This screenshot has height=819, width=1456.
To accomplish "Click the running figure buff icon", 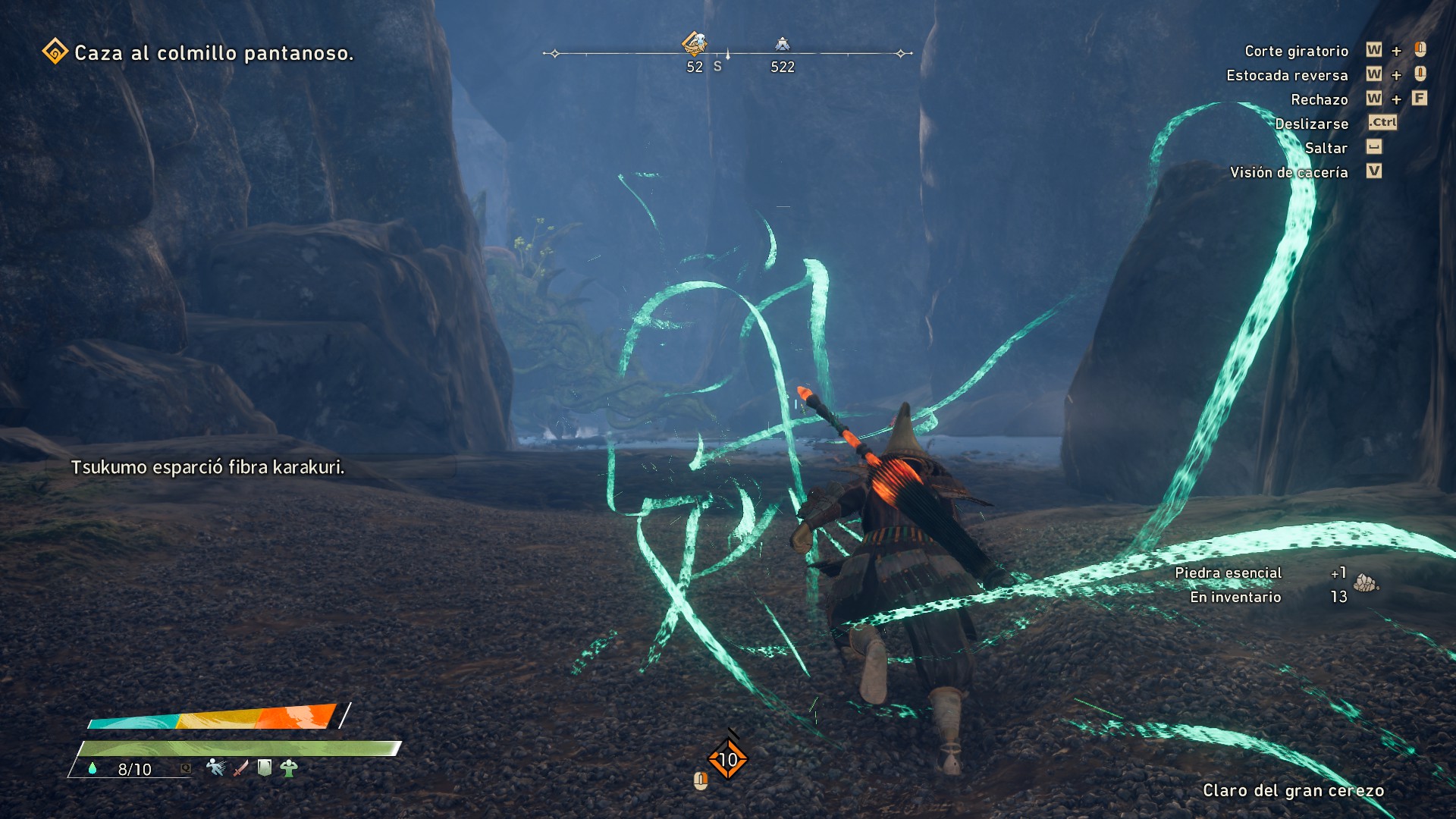I will click(x=216, y=767).
